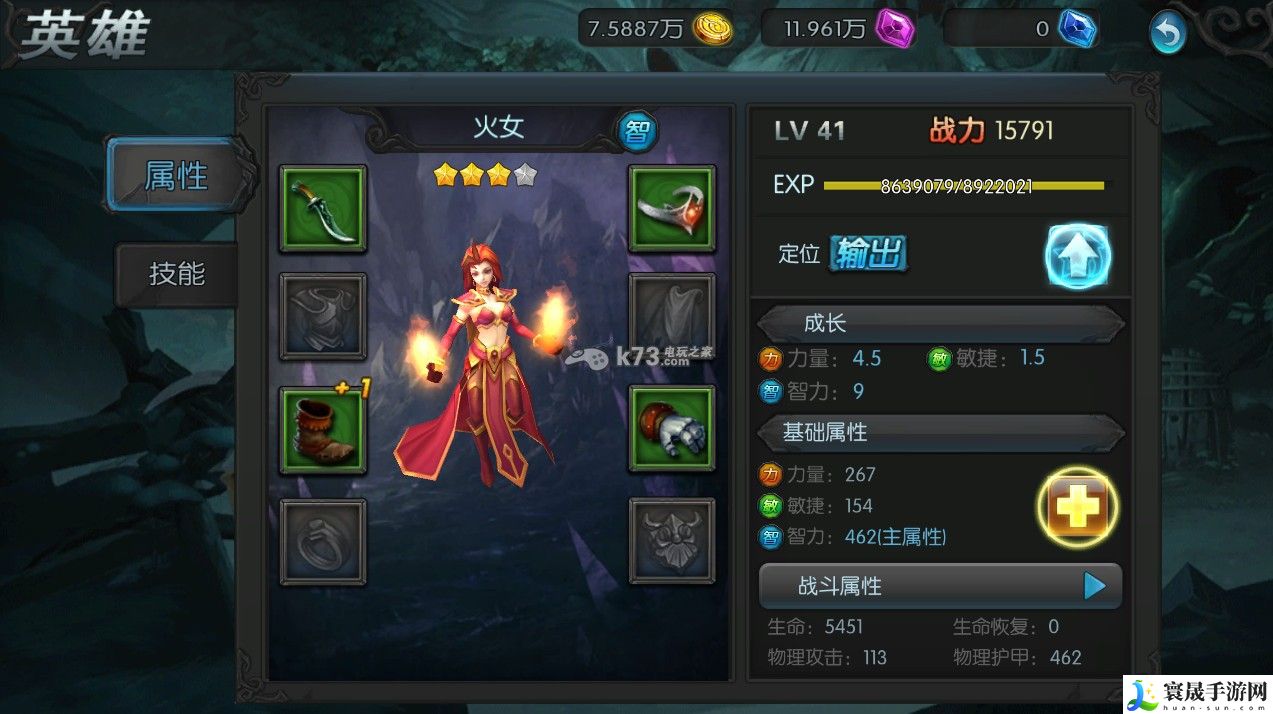
Task: Tap the 输出 role label
Action: click(868, 254)
